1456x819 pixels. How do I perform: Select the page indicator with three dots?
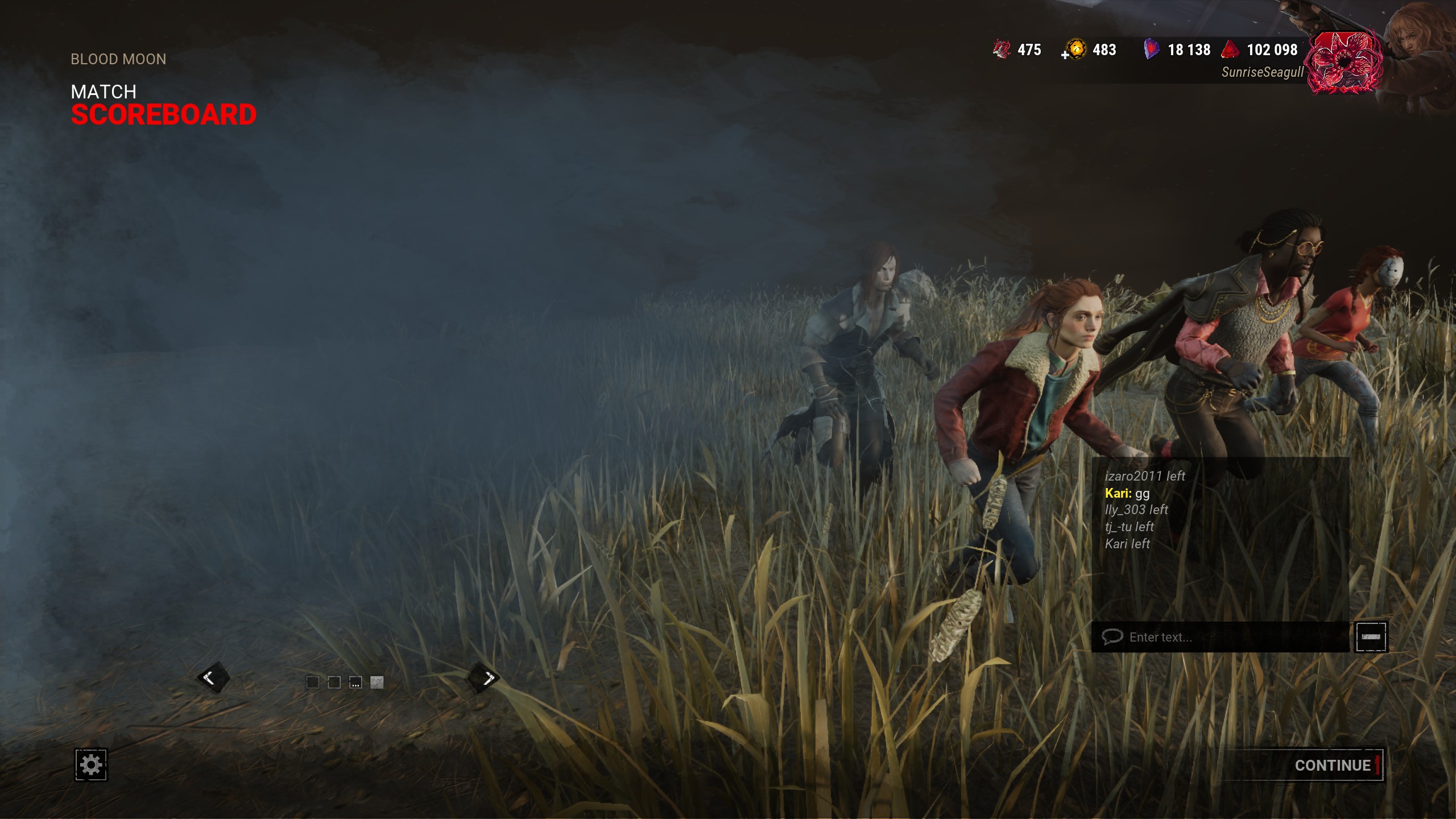pyautogui.click(x=355, y=682)
